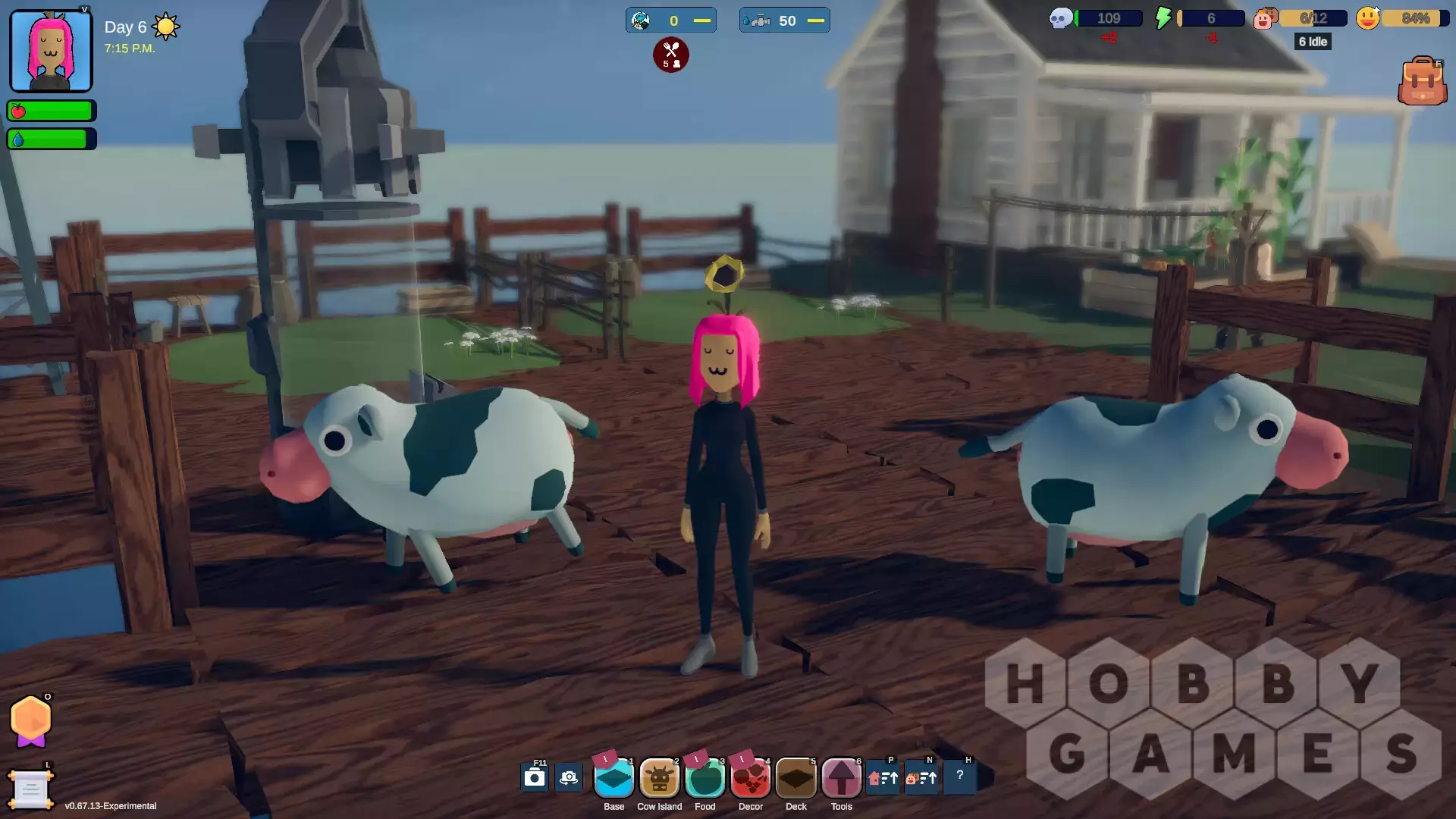1456x819 pixels.
Task: Open the building priority list button
Action: 883,777
